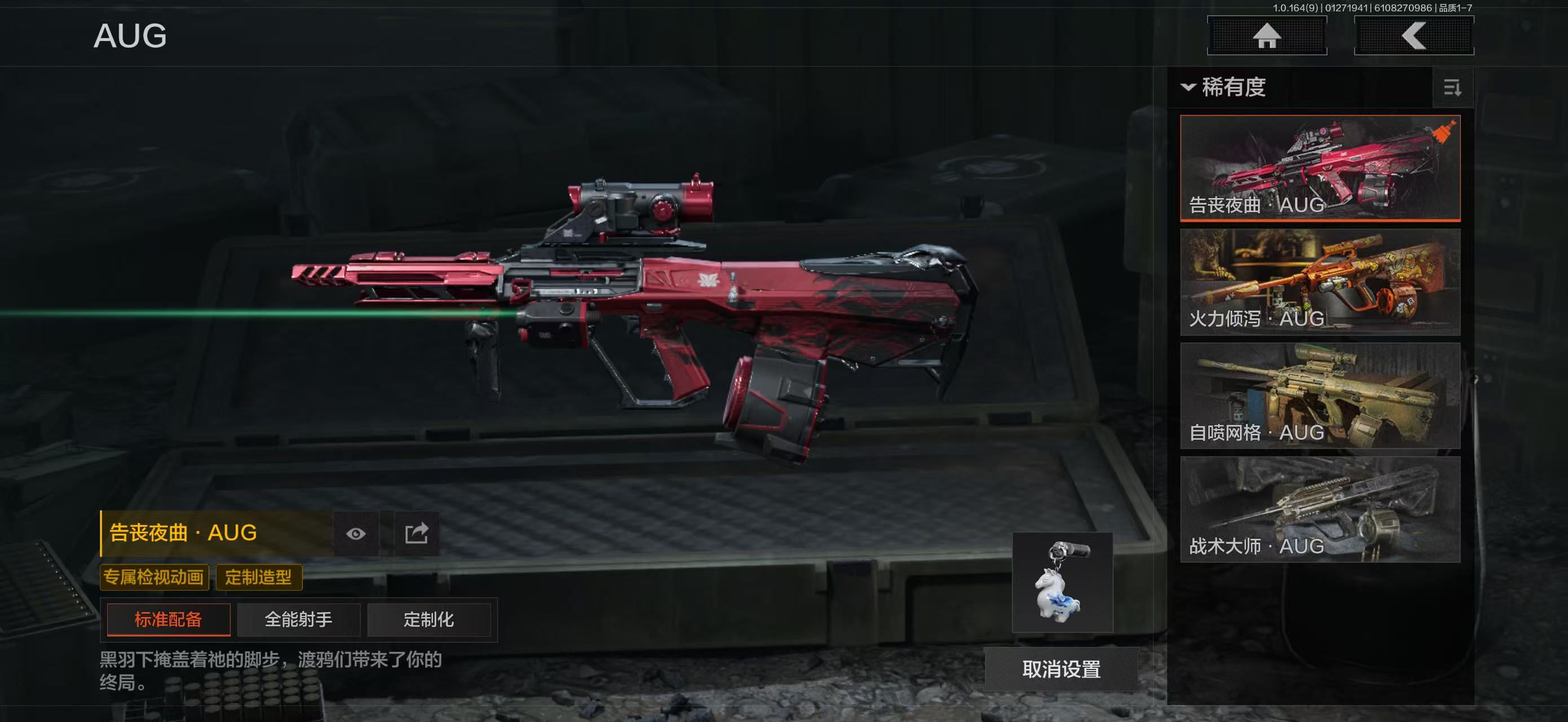The height and width of the screenshot is (722, 1568).
Task: Share this weapon skin
Action: point(417,534)
